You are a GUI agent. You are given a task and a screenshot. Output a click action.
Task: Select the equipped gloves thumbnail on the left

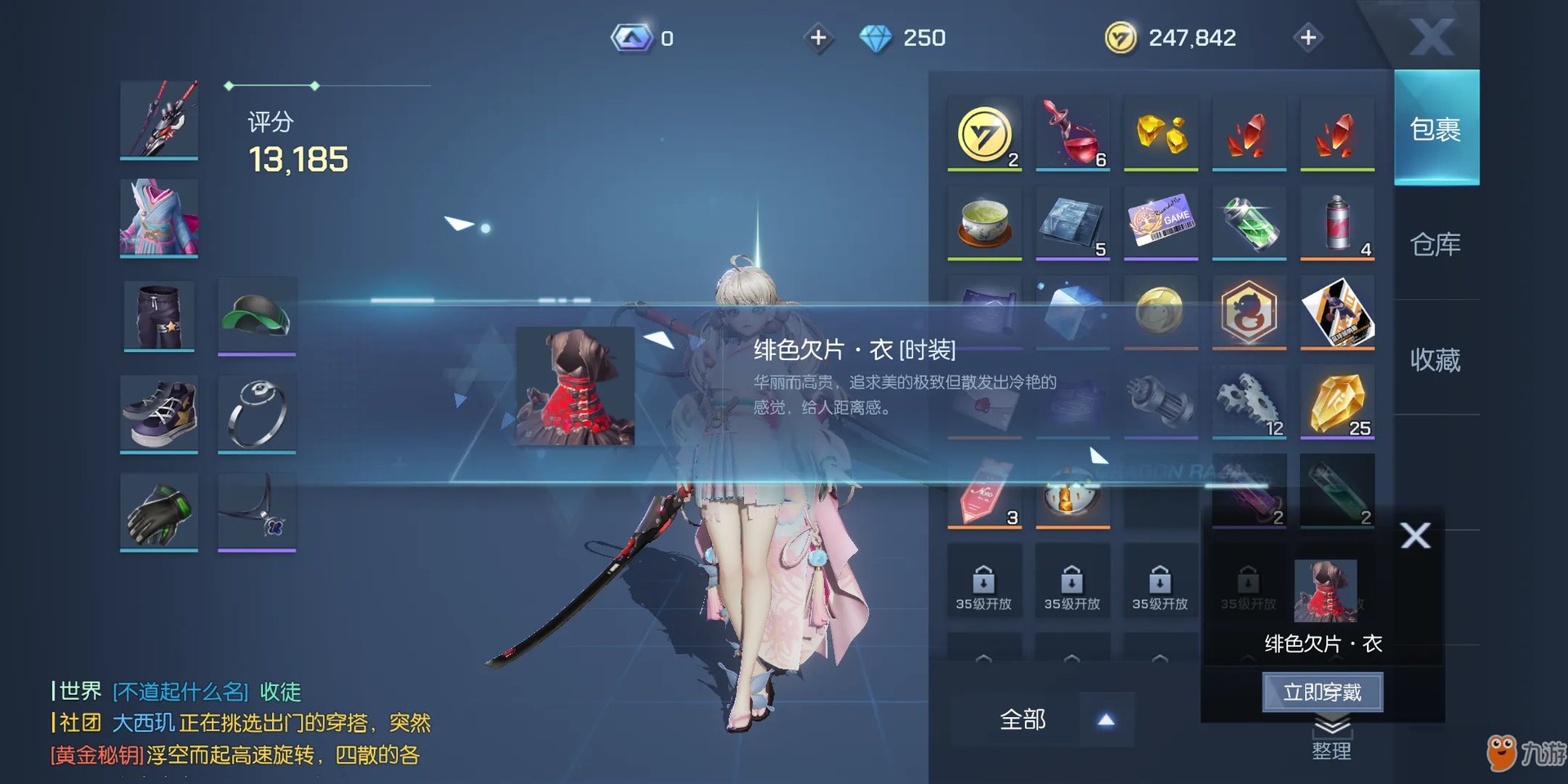pos(158,510)
